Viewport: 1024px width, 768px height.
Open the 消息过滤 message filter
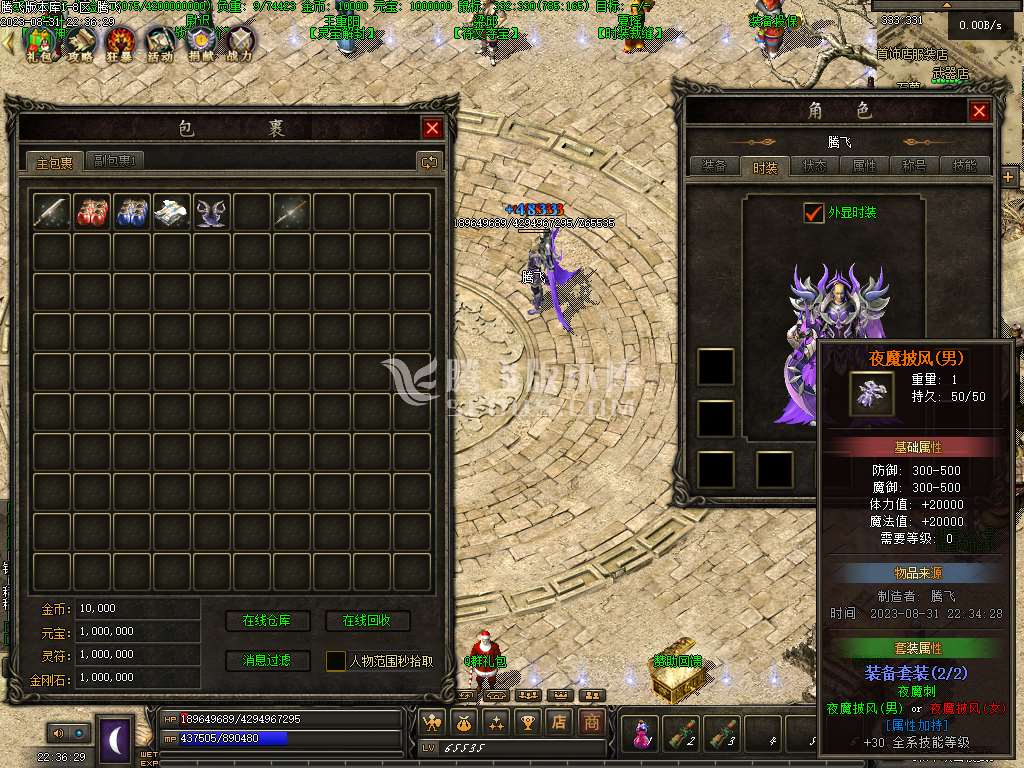[266, 660]
